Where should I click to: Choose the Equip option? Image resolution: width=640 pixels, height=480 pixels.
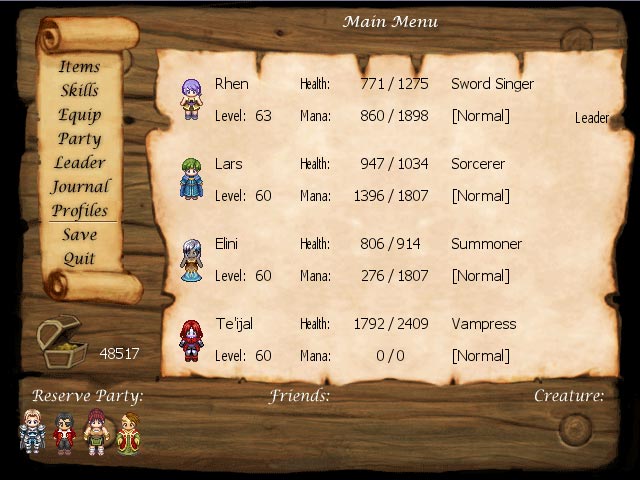[x=80, y=115]
